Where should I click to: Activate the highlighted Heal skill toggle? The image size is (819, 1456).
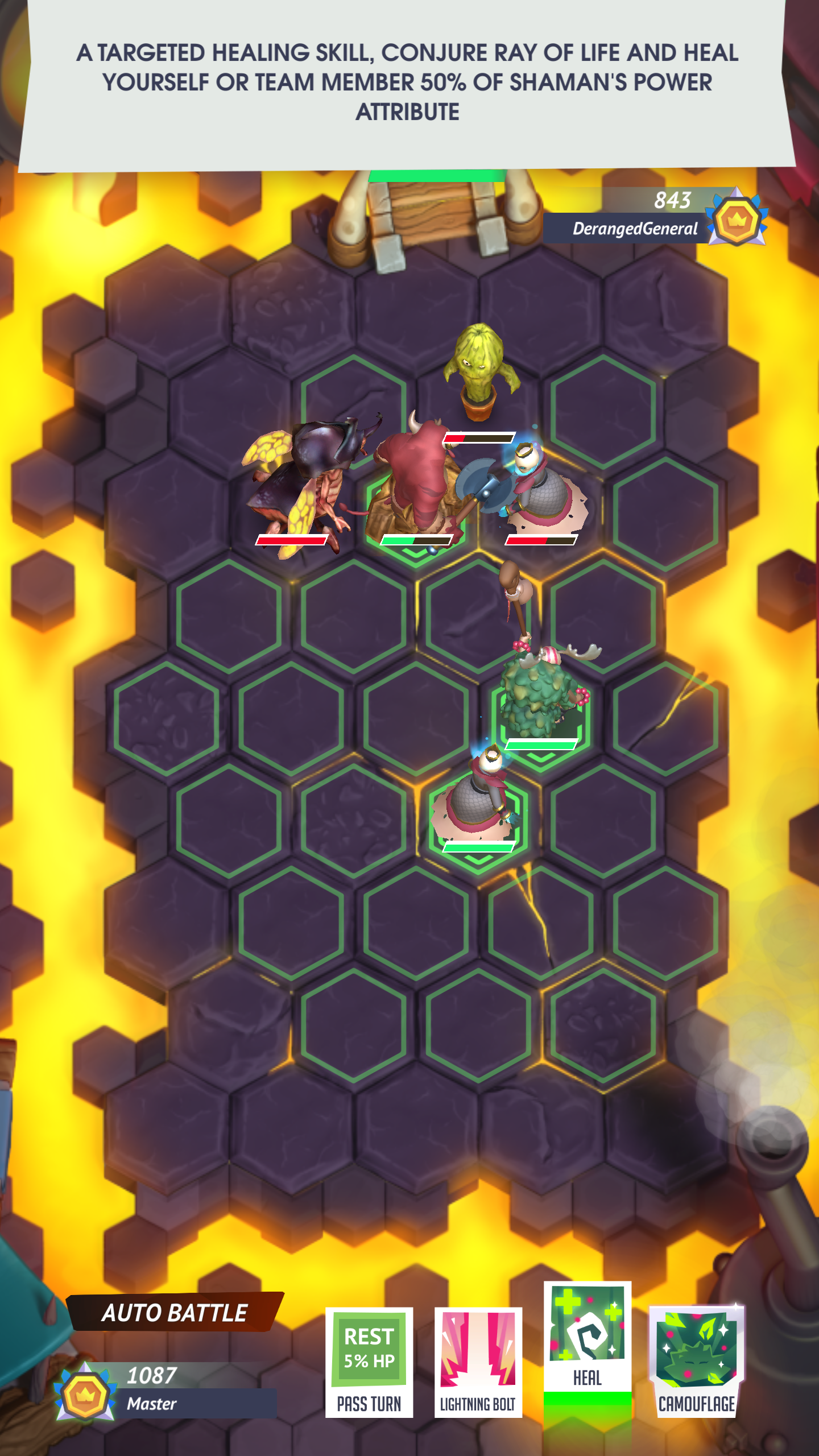click(x=588, y=1337)
